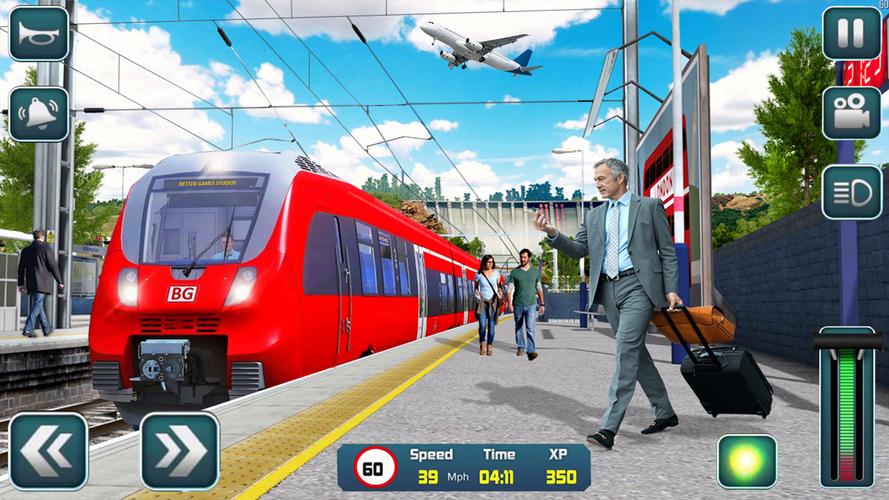The height and width of the screenshot is (500, 889).
Task: Tap the left double-arrow button
Action: [48, 451]
